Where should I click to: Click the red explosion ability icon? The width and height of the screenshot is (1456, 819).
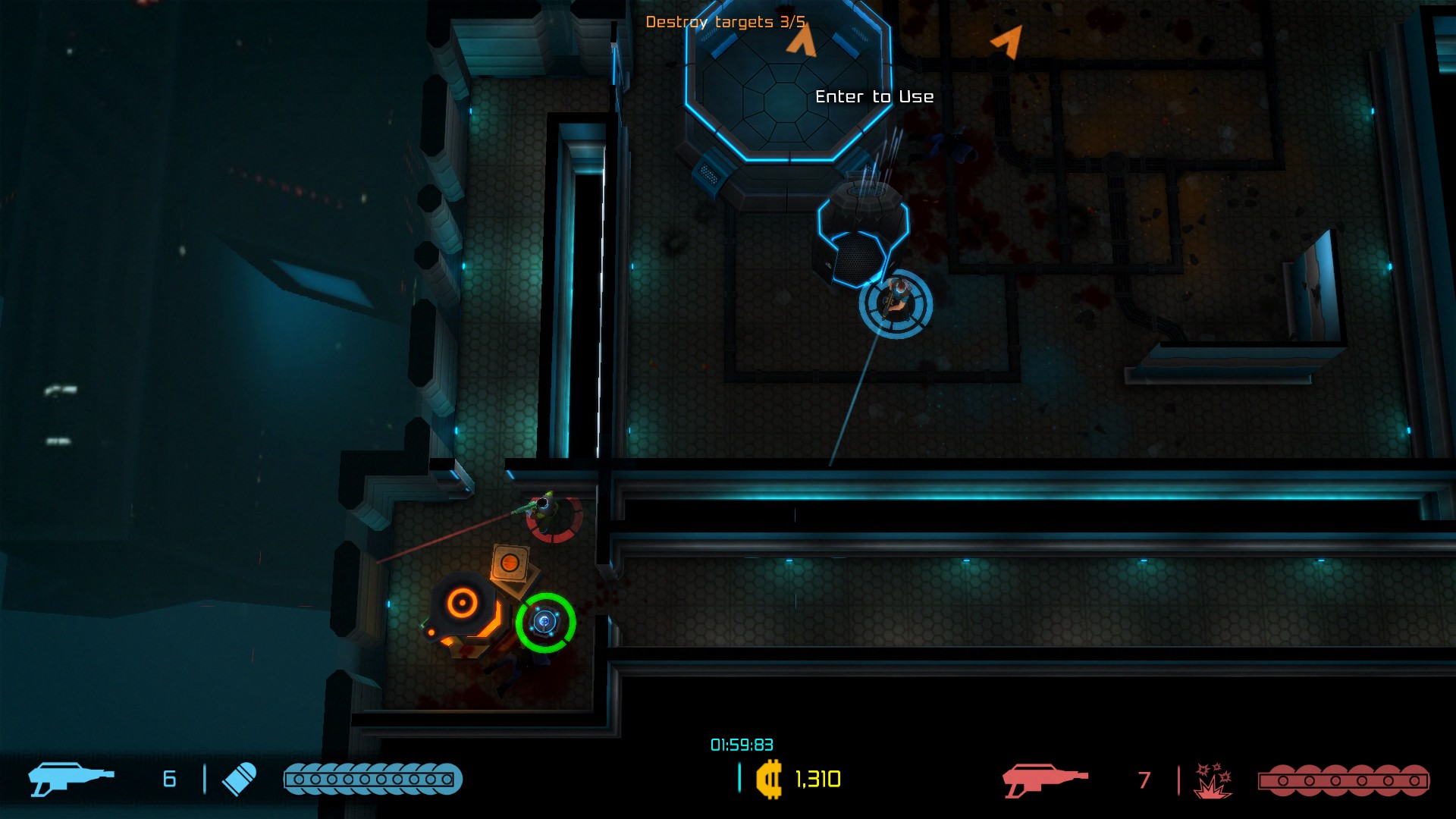1213,780
